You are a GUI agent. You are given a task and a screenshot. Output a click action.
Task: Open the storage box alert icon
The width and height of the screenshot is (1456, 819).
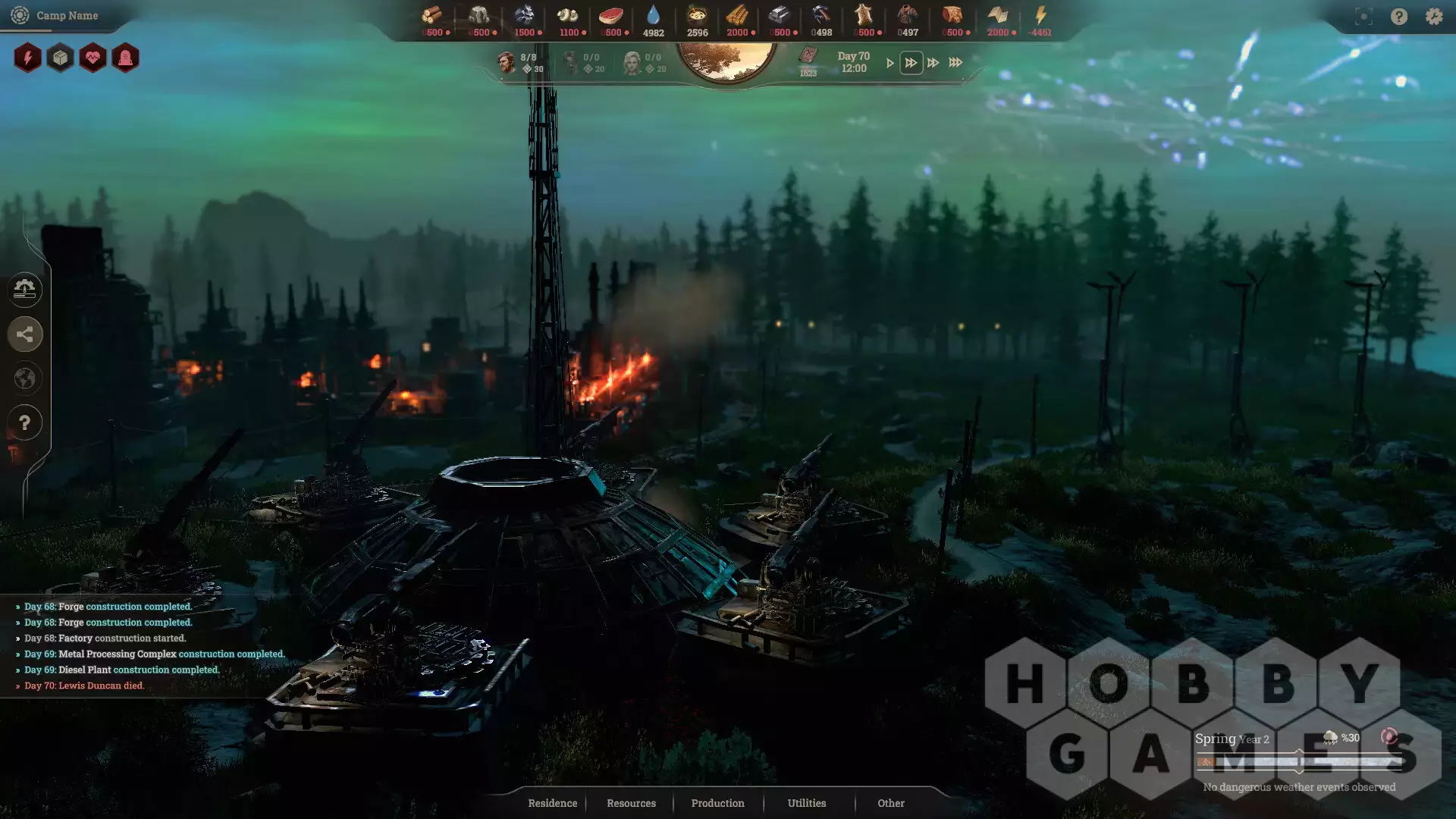(x=60, y=58)
